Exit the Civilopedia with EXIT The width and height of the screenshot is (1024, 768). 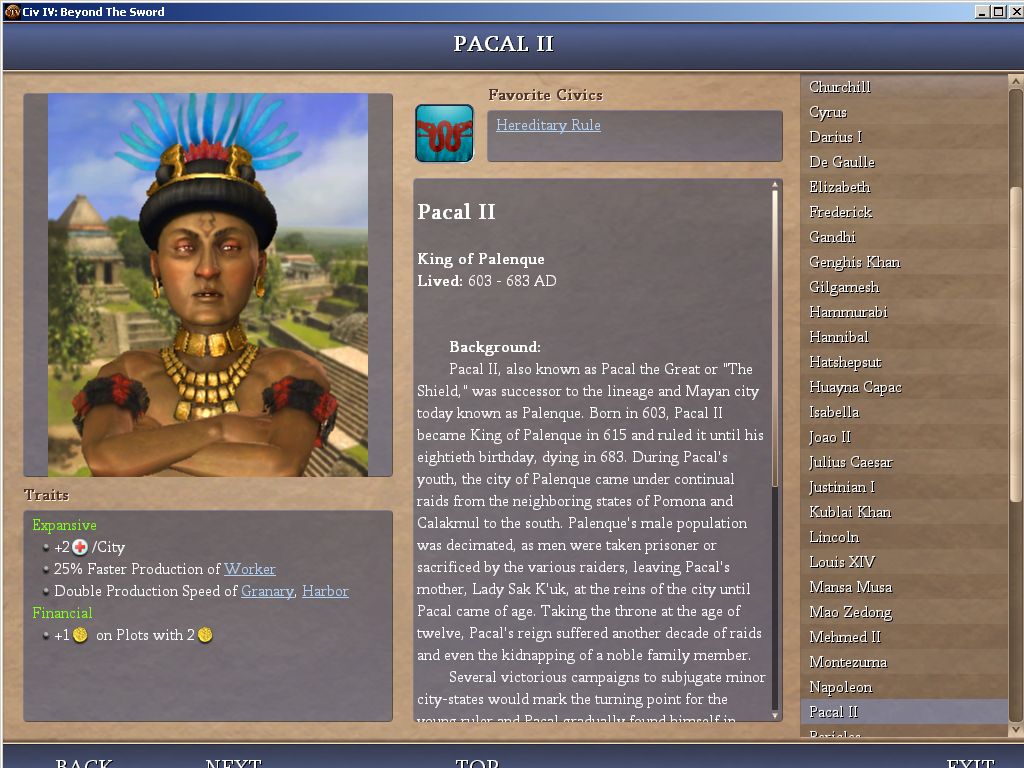[x=970, y=762]
